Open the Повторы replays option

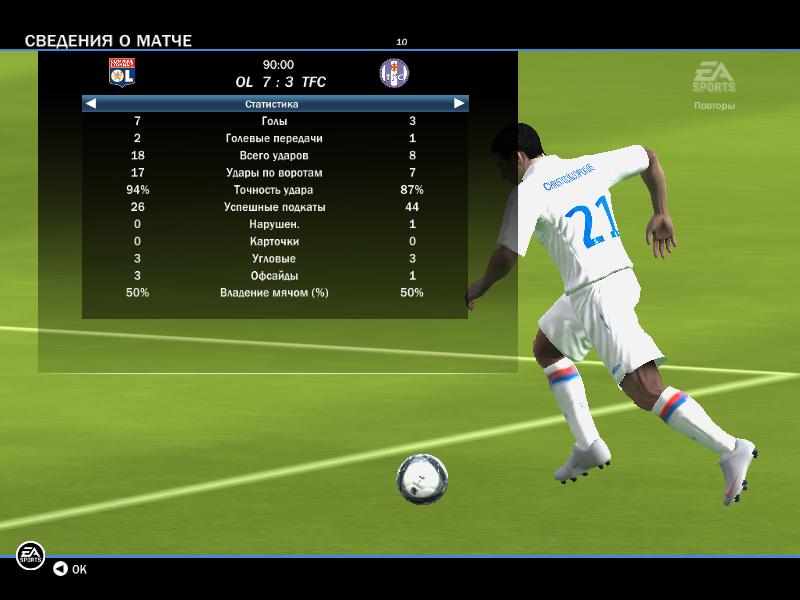pyautogui.click(x=714, y=105)
